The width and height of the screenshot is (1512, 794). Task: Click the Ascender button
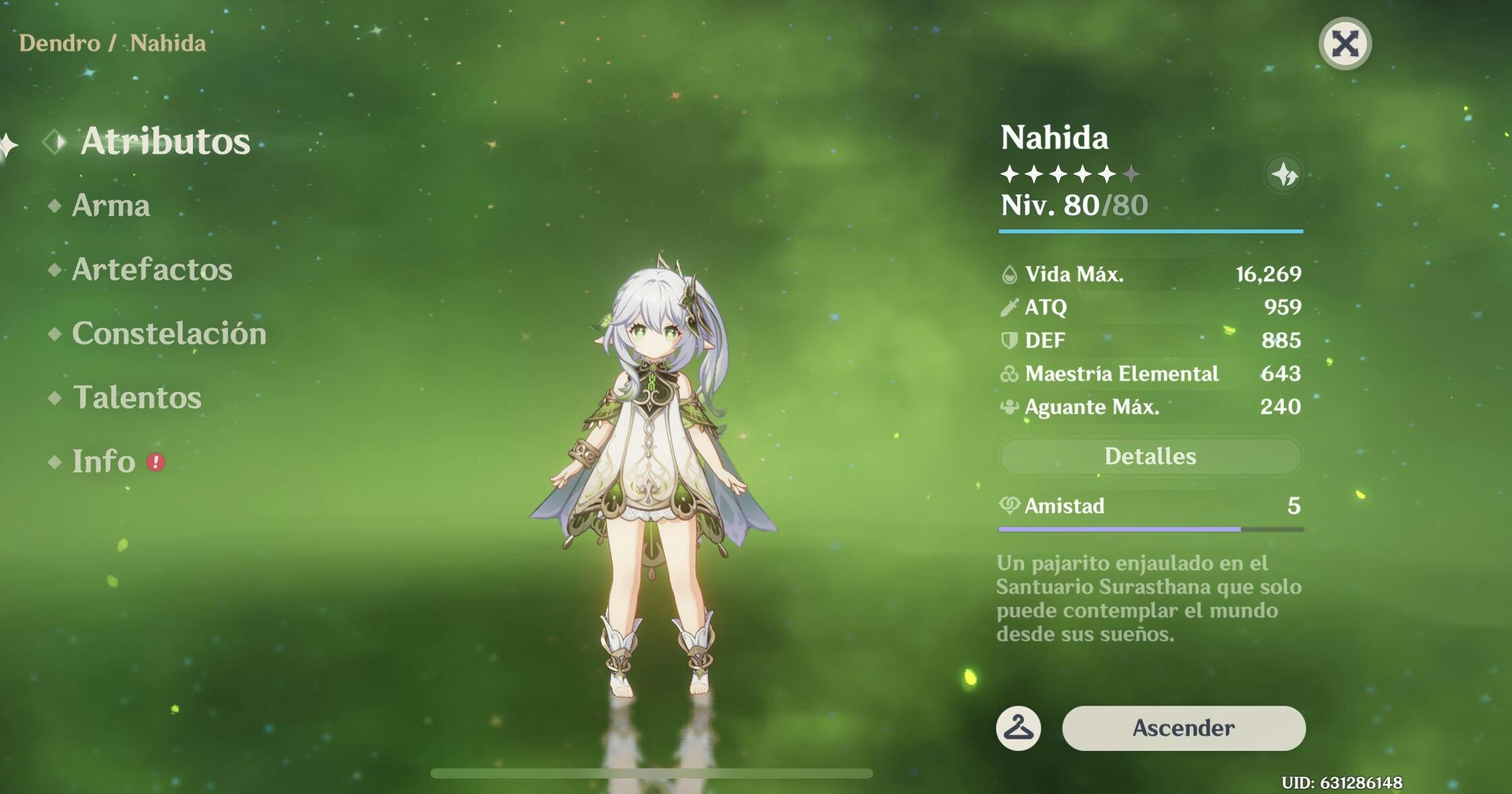coord(1184,728)
